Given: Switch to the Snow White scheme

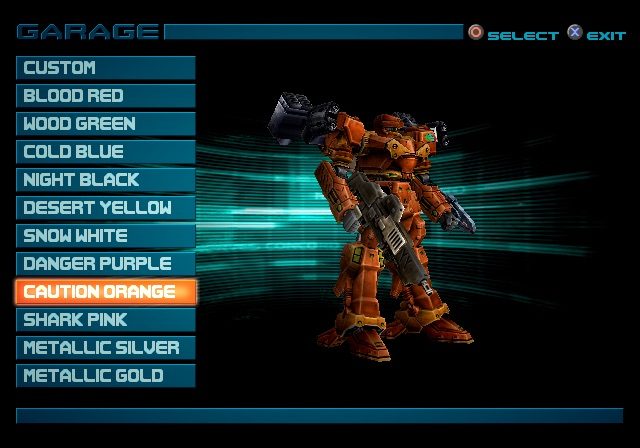Looking at the screenshot, I should (x=105, y=236).
